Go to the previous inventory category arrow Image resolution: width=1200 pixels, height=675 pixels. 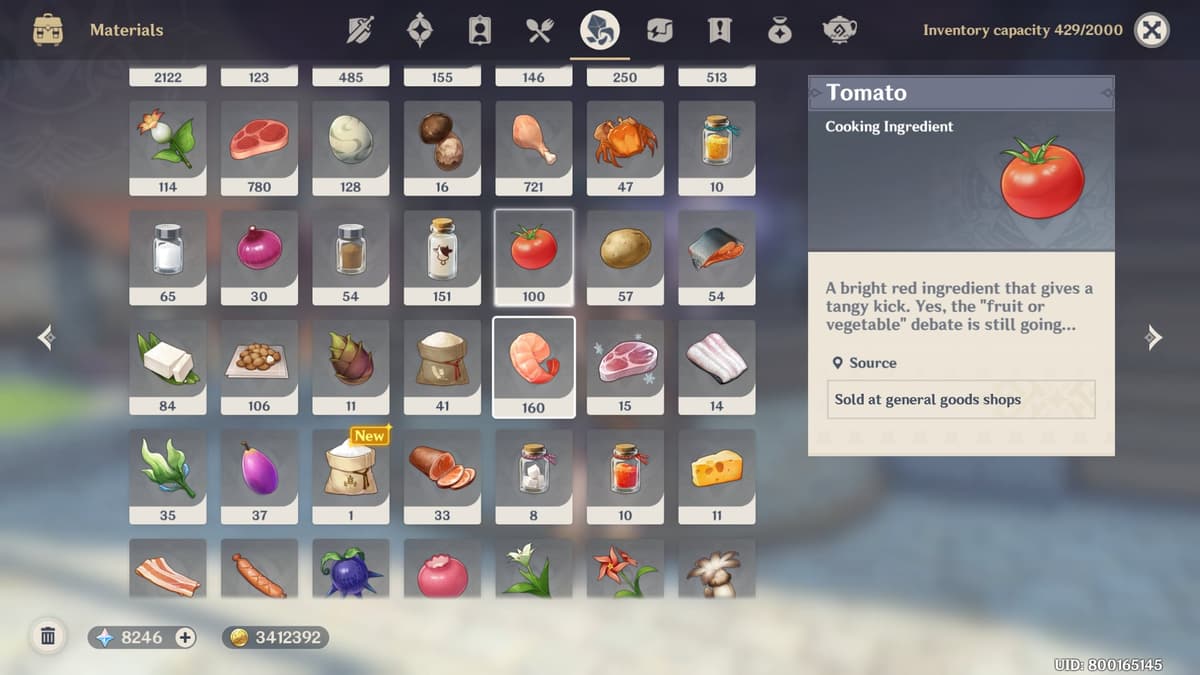[46, 338]
